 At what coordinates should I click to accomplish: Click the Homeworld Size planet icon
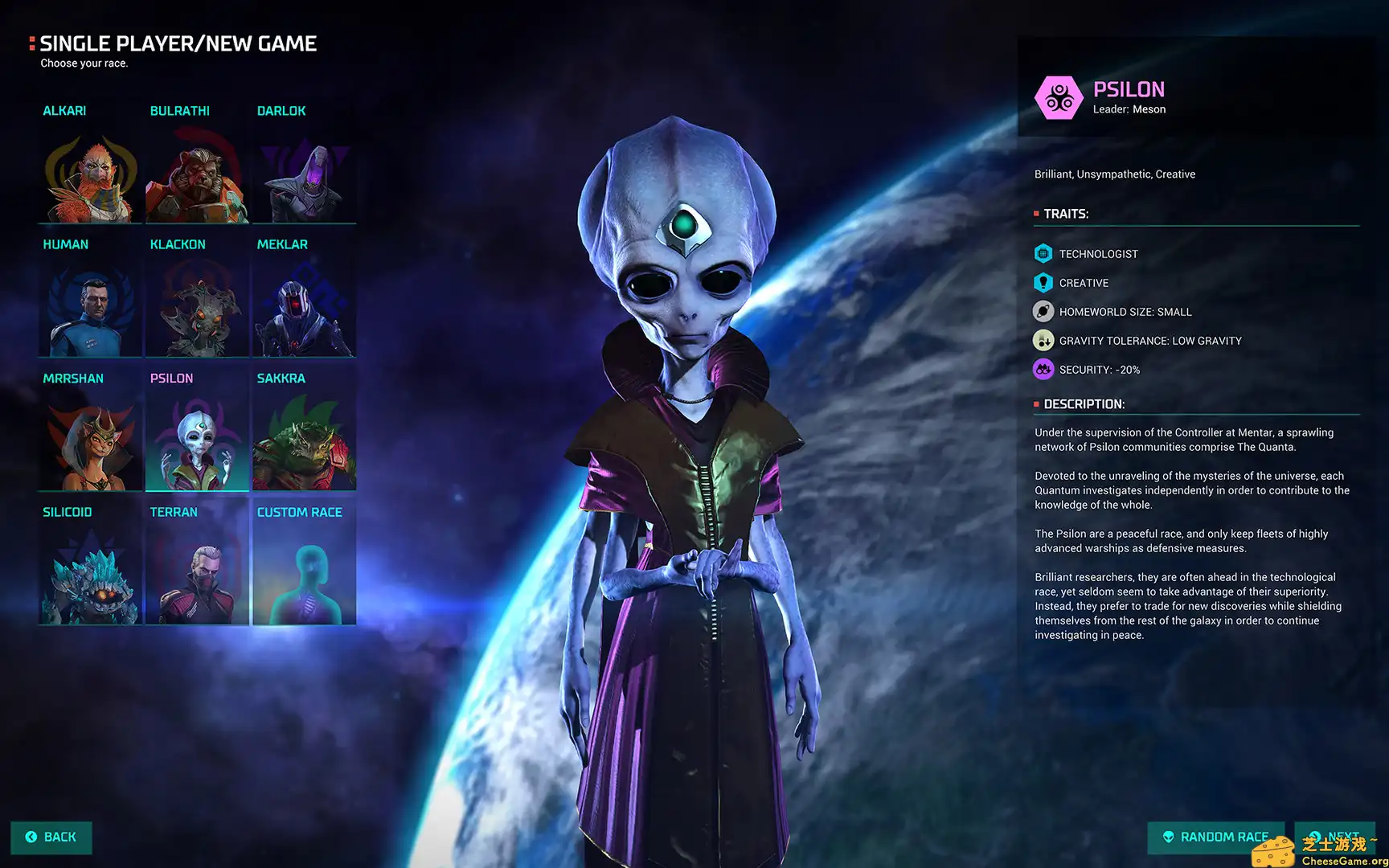point(1043,311)
